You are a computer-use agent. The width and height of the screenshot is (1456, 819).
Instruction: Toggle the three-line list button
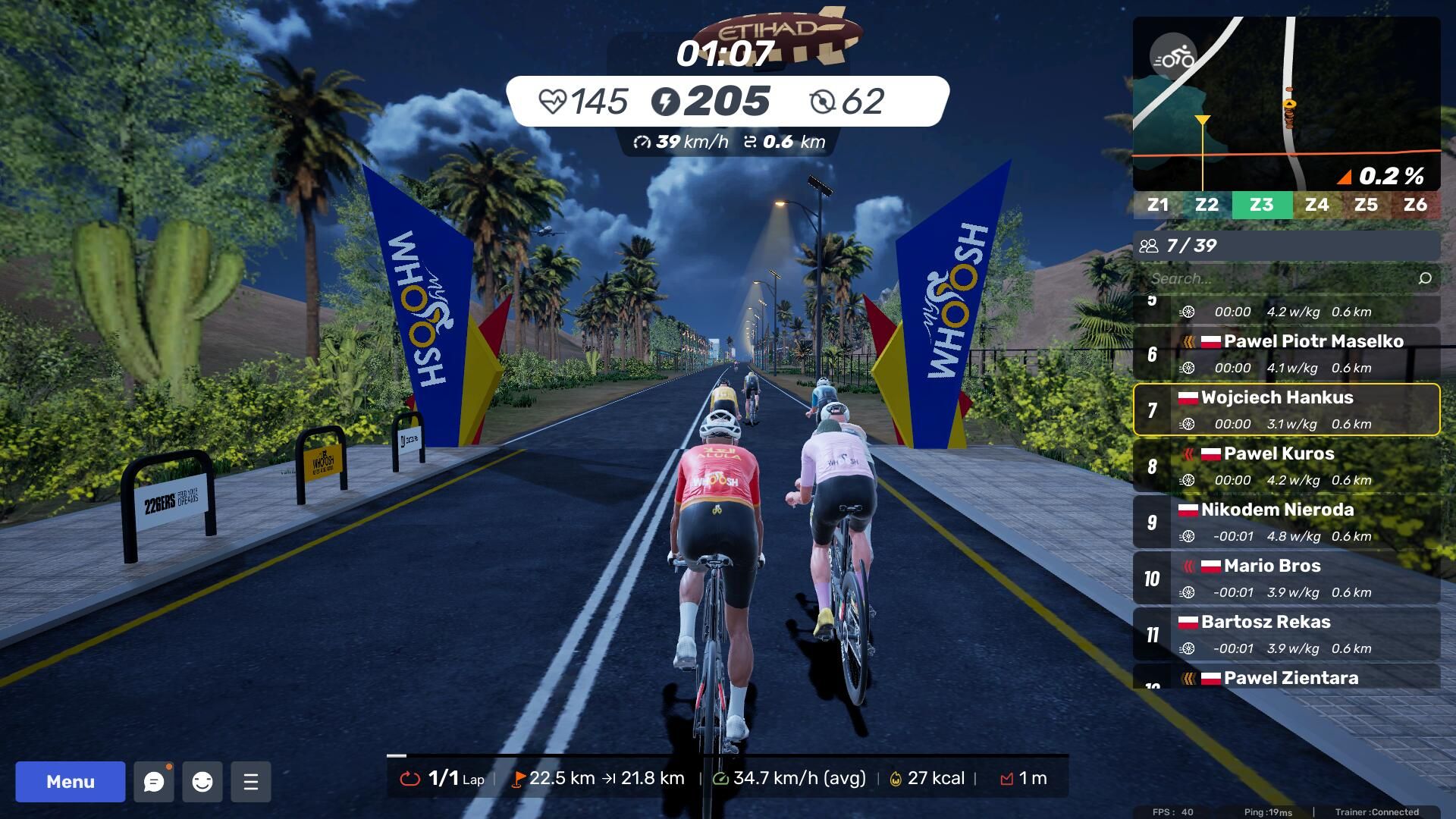(x=251, y=782)
